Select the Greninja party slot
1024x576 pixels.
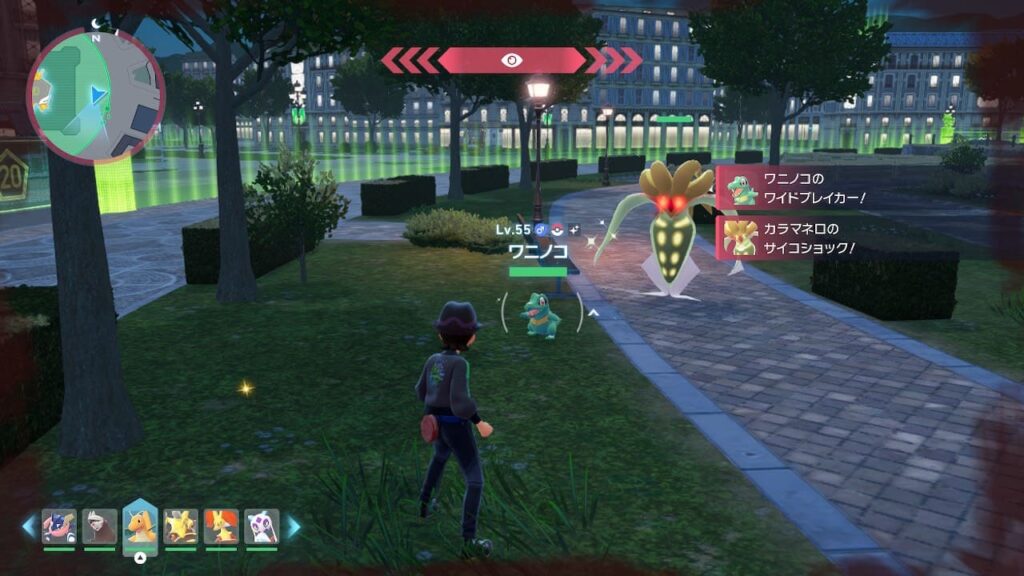[x=59, y=526]
